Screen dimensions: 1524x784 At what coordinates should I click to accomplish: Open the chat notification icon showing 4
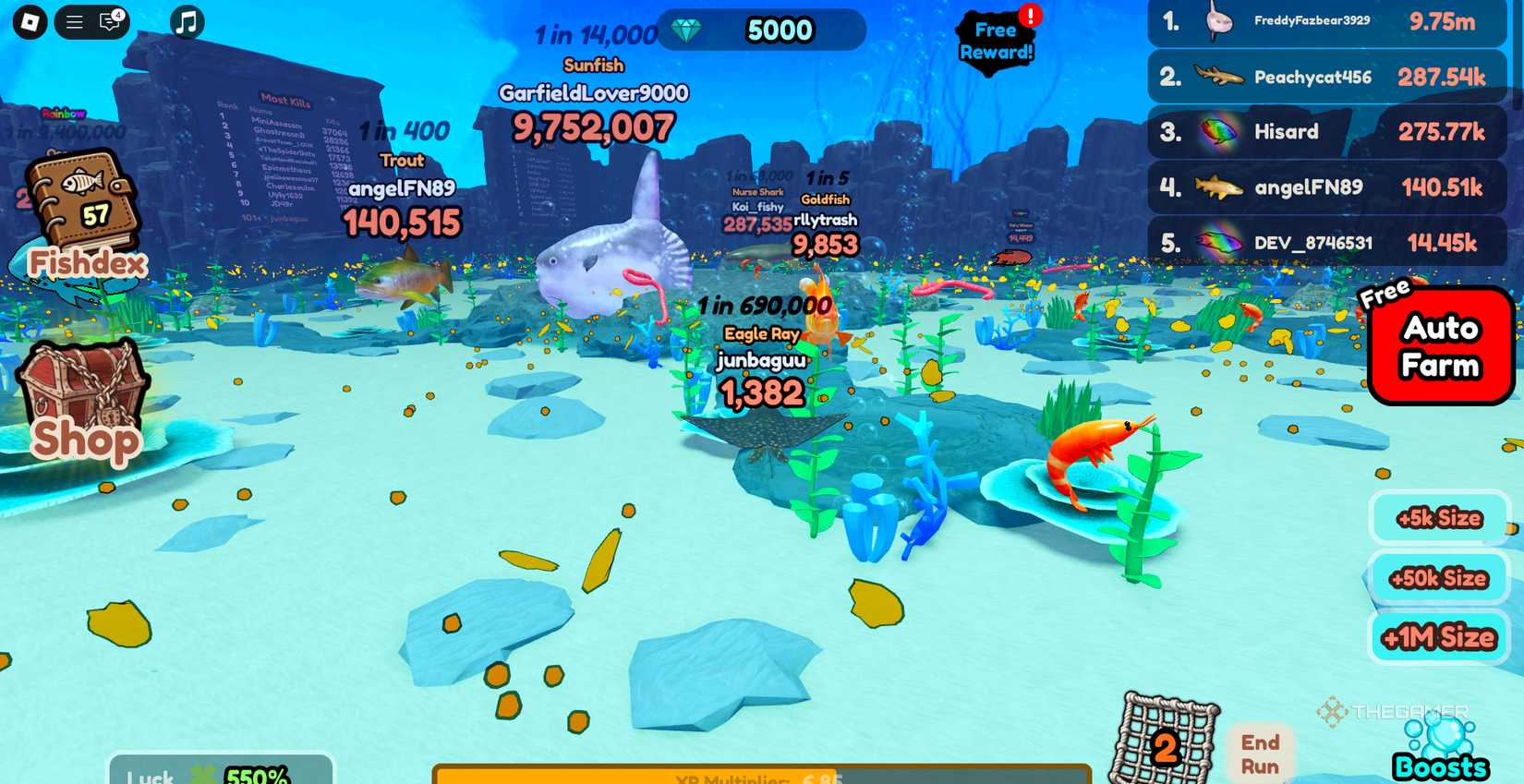110,22
